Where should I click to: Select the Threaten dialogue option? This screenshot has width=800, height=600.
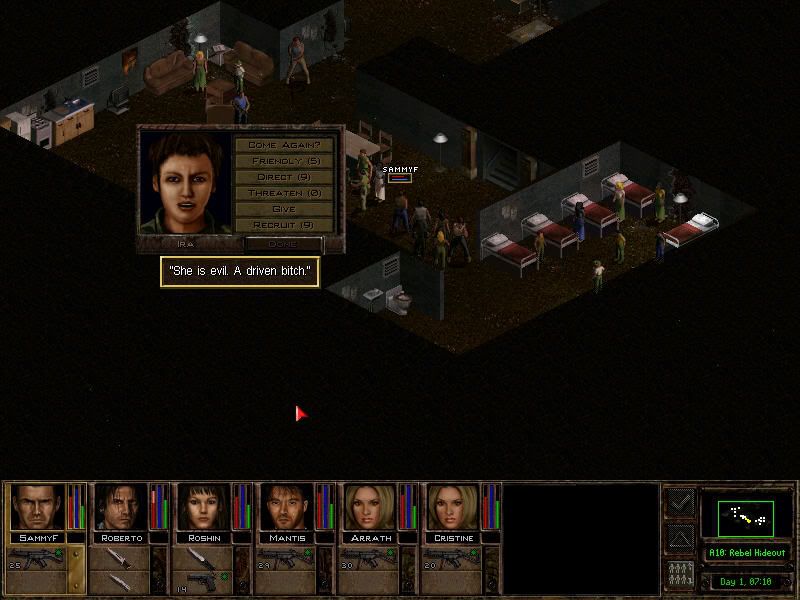pos(285,193)
